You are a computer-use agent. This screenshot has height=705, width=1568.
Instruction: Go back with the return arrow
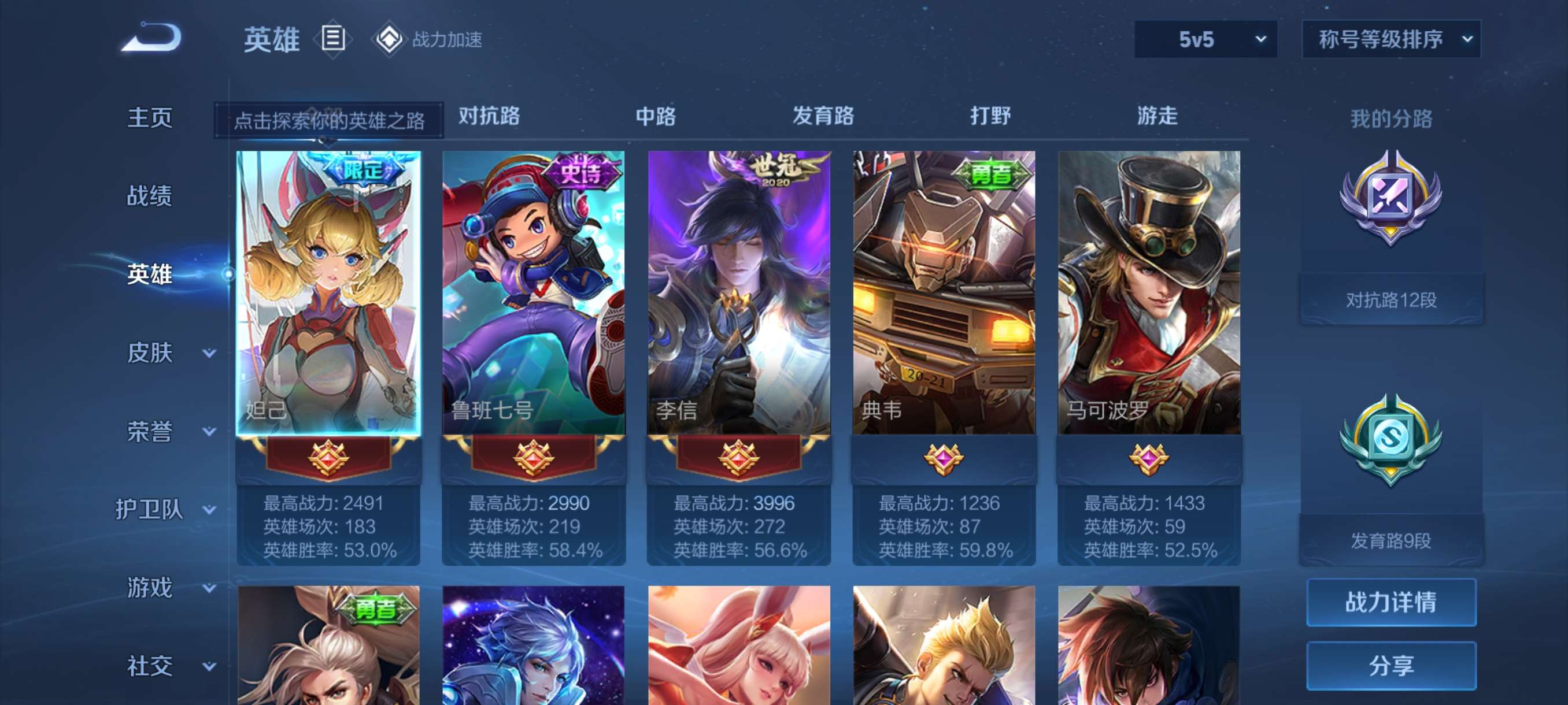[151, 38]
